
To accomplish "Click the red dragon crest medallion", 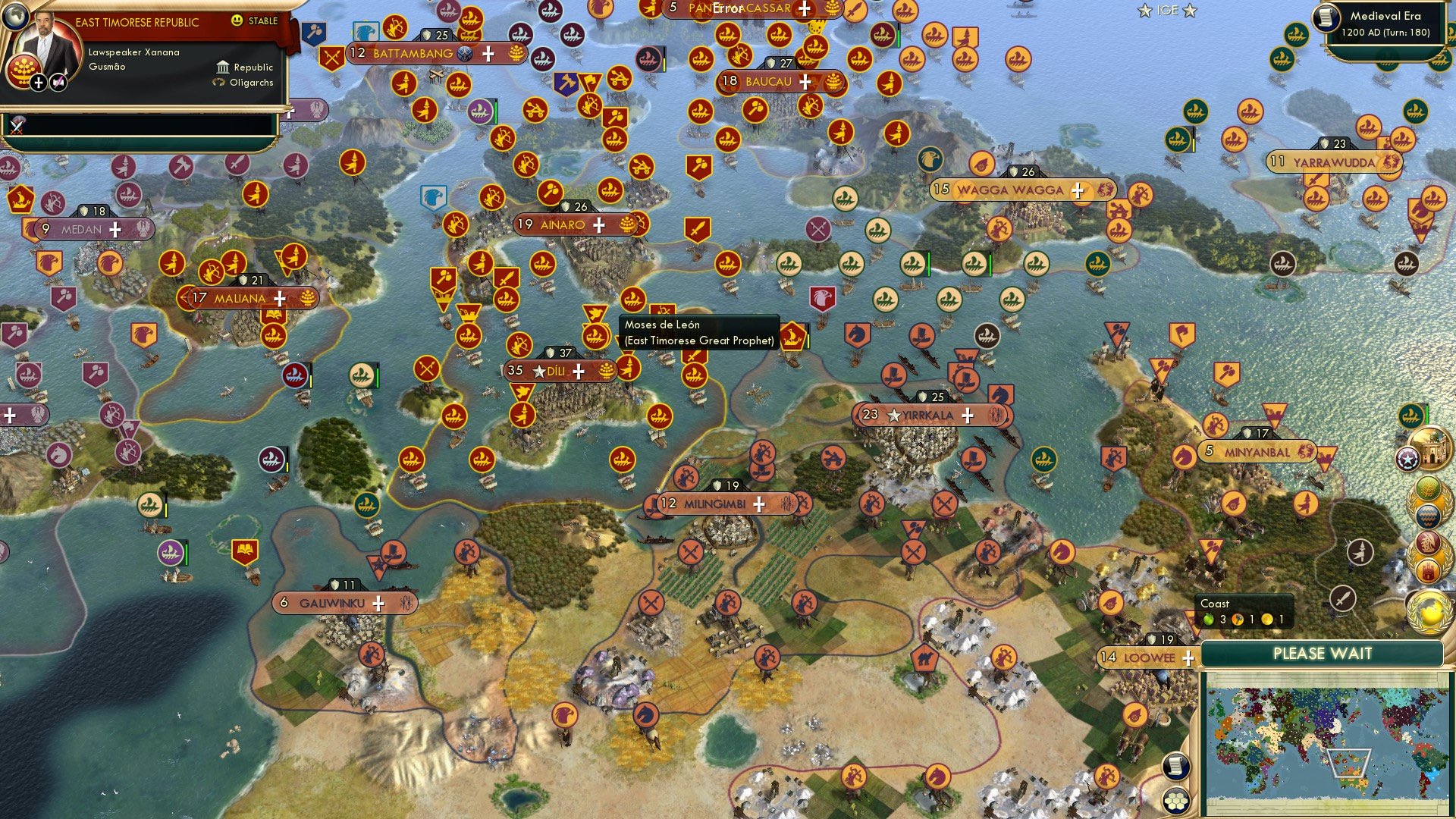I will [x=1426, y=541].
